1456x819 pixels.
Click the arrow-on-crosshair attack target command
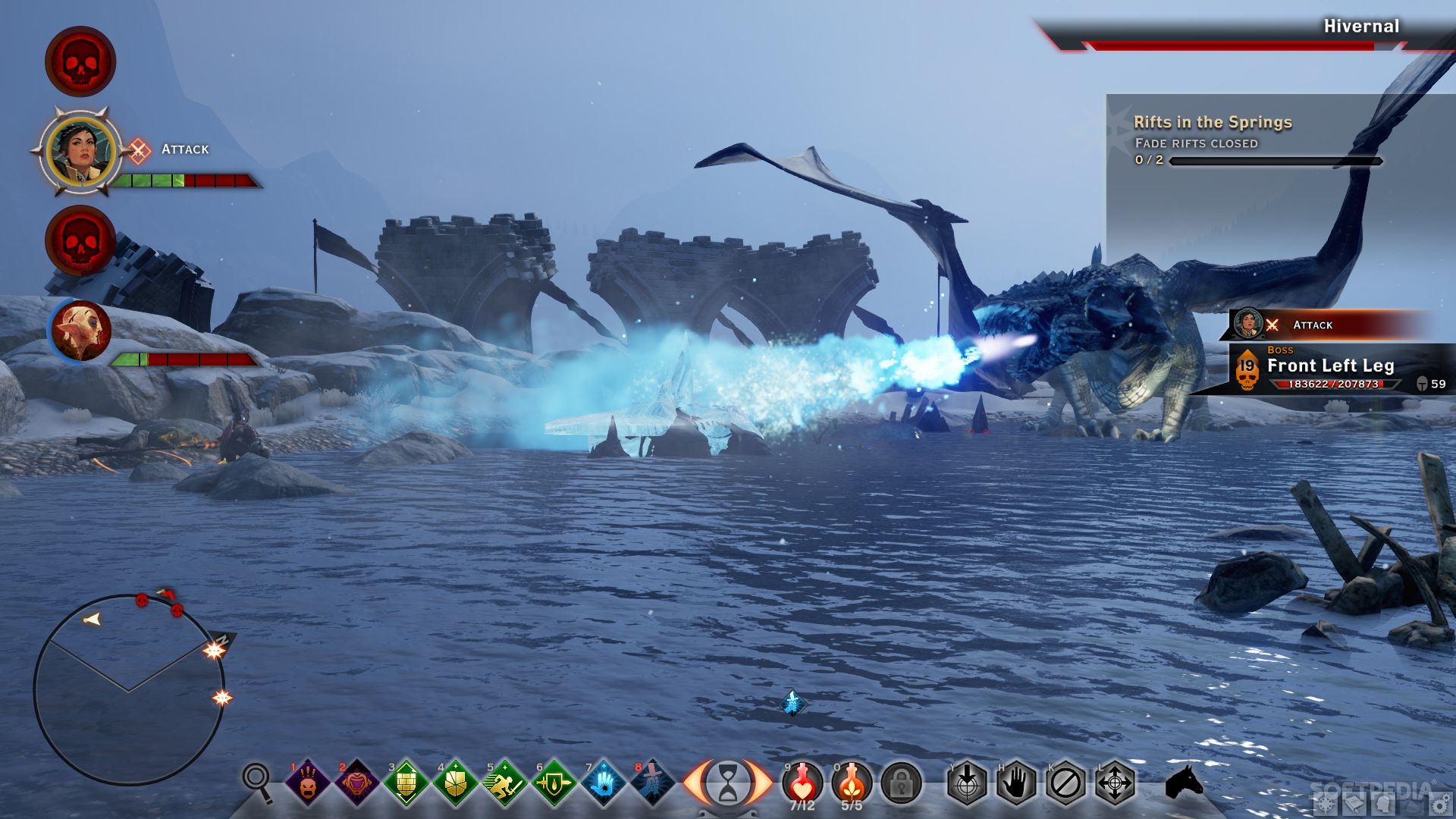coord(967,783)
